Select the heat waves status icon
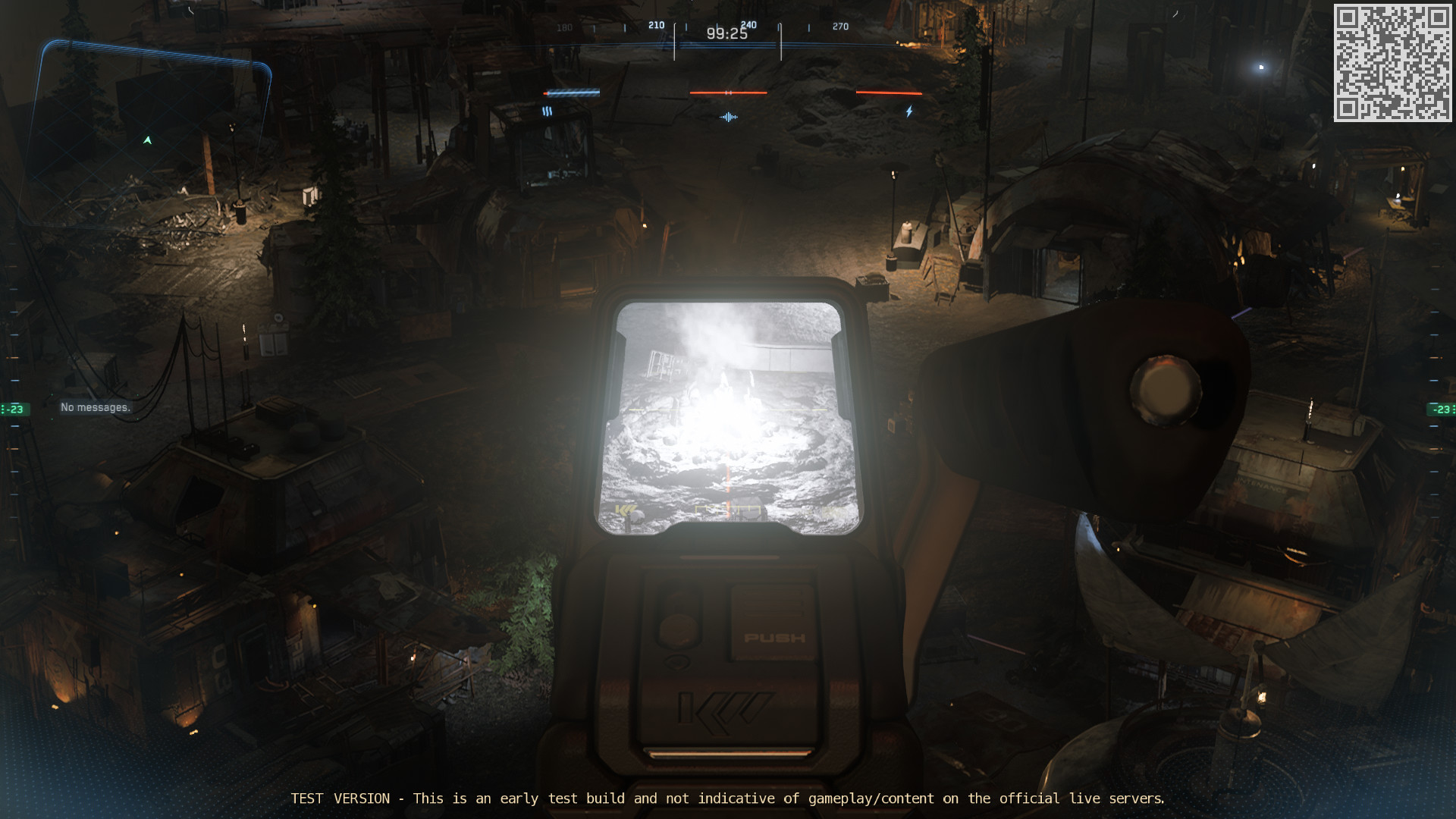1456x819 pixels. (x=547, y=111)
